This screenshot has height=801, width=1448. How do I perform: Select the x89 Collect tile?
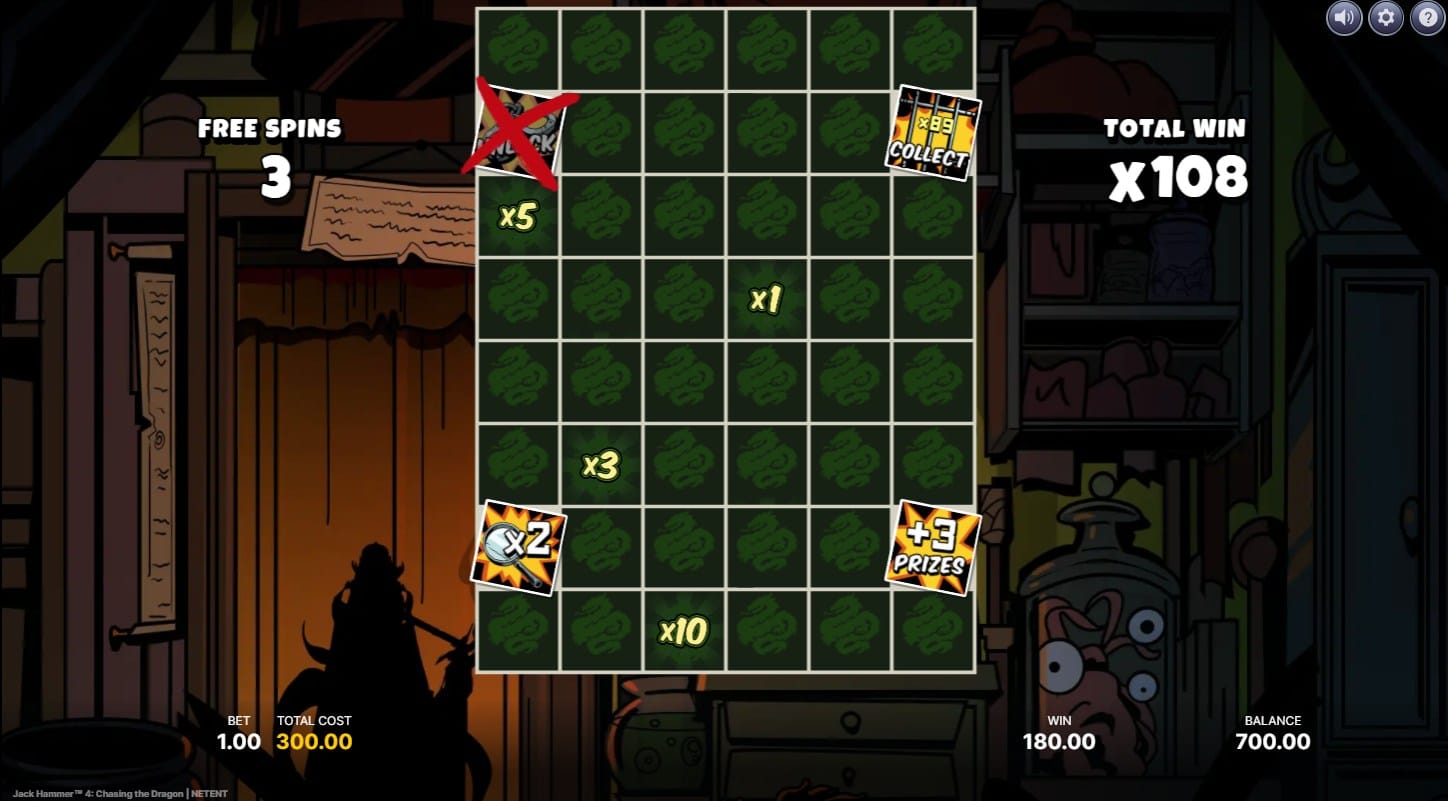(932, 133)
